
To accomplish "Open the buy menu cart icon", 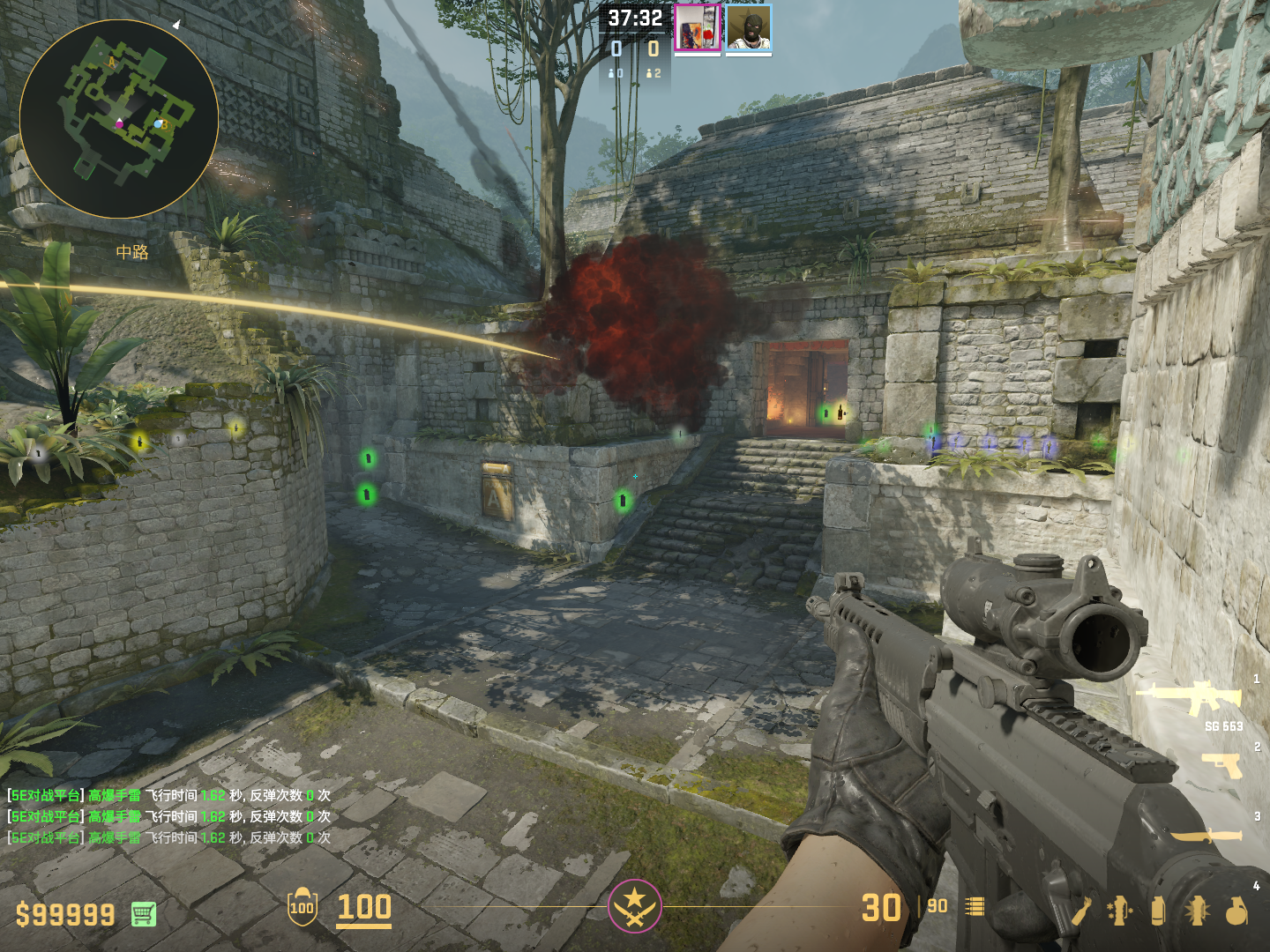I will [144, 914].
